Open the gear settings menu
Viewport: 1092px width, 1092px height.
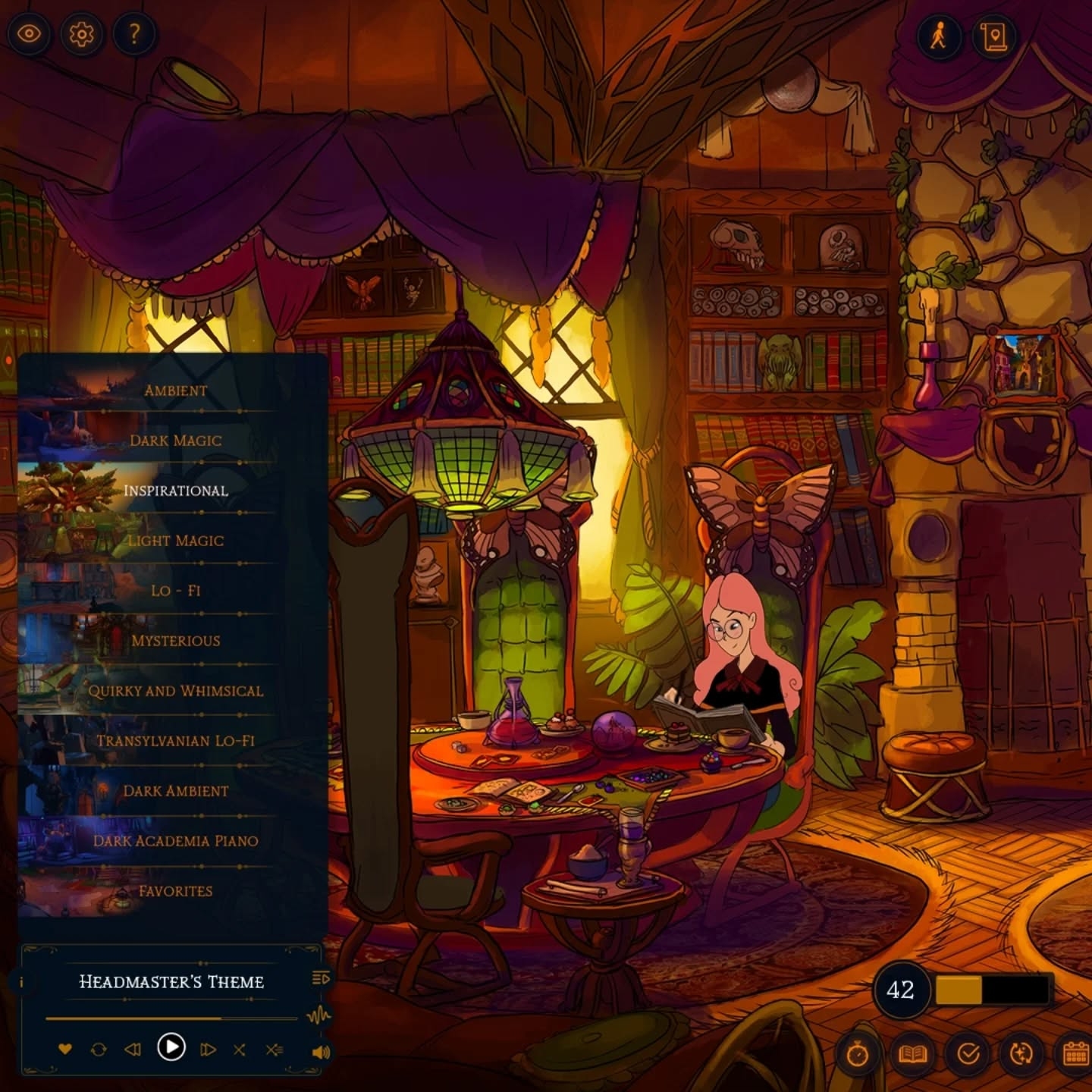tap(82, 34)
